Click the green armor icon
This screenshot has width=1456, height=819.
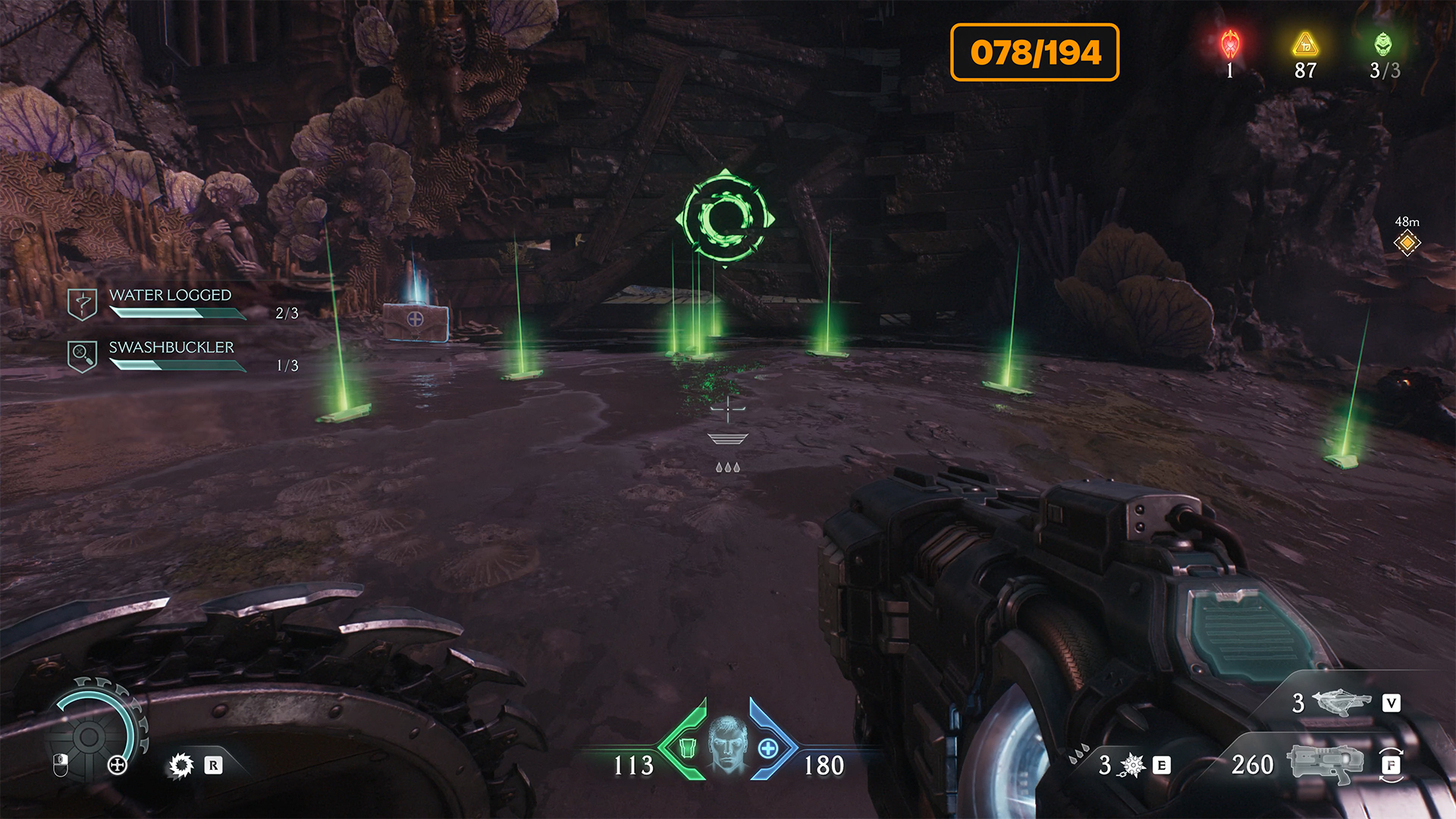[688, 748]
